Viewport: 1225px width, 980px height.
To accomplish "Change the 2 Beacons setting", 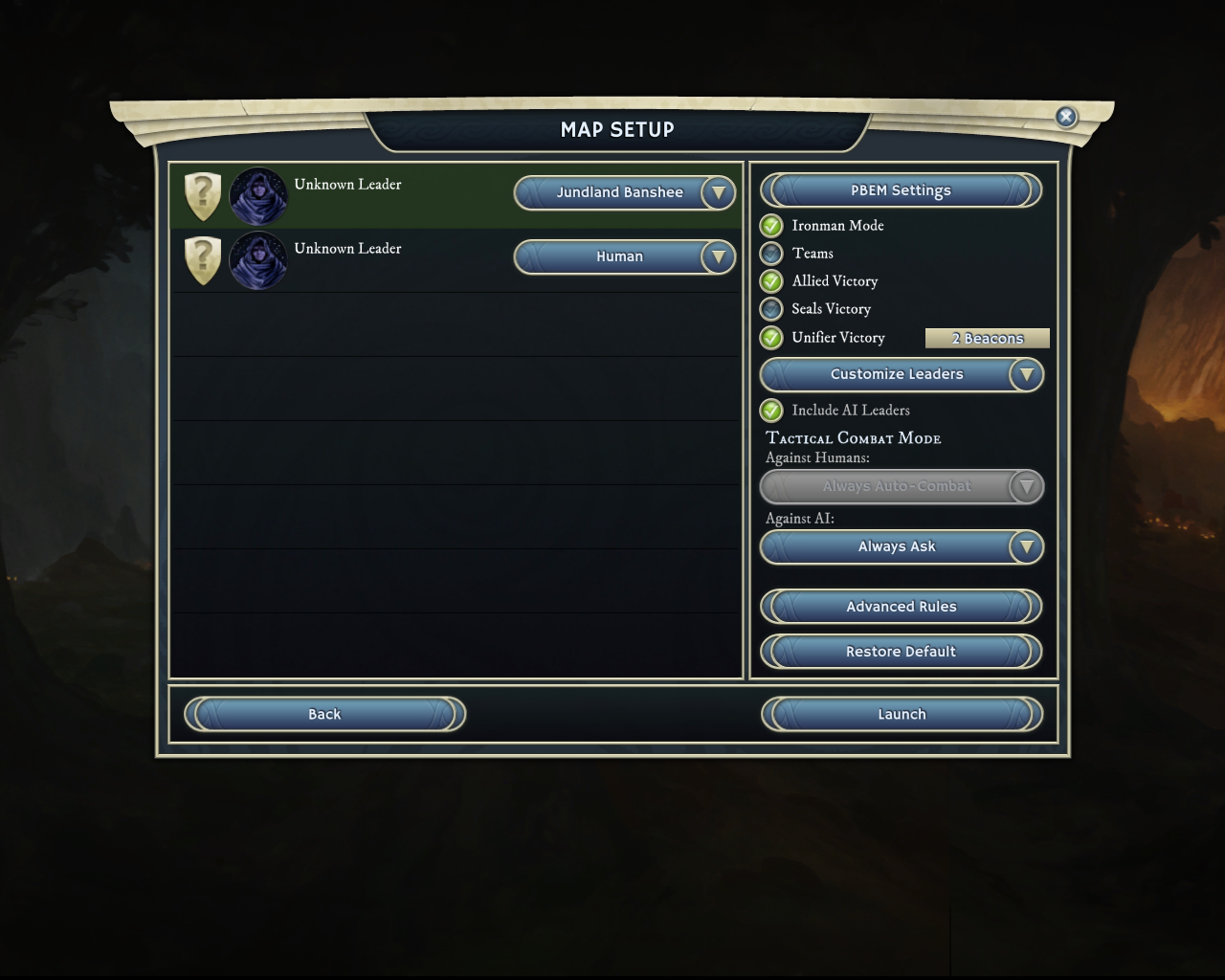I will pos(987,338).
